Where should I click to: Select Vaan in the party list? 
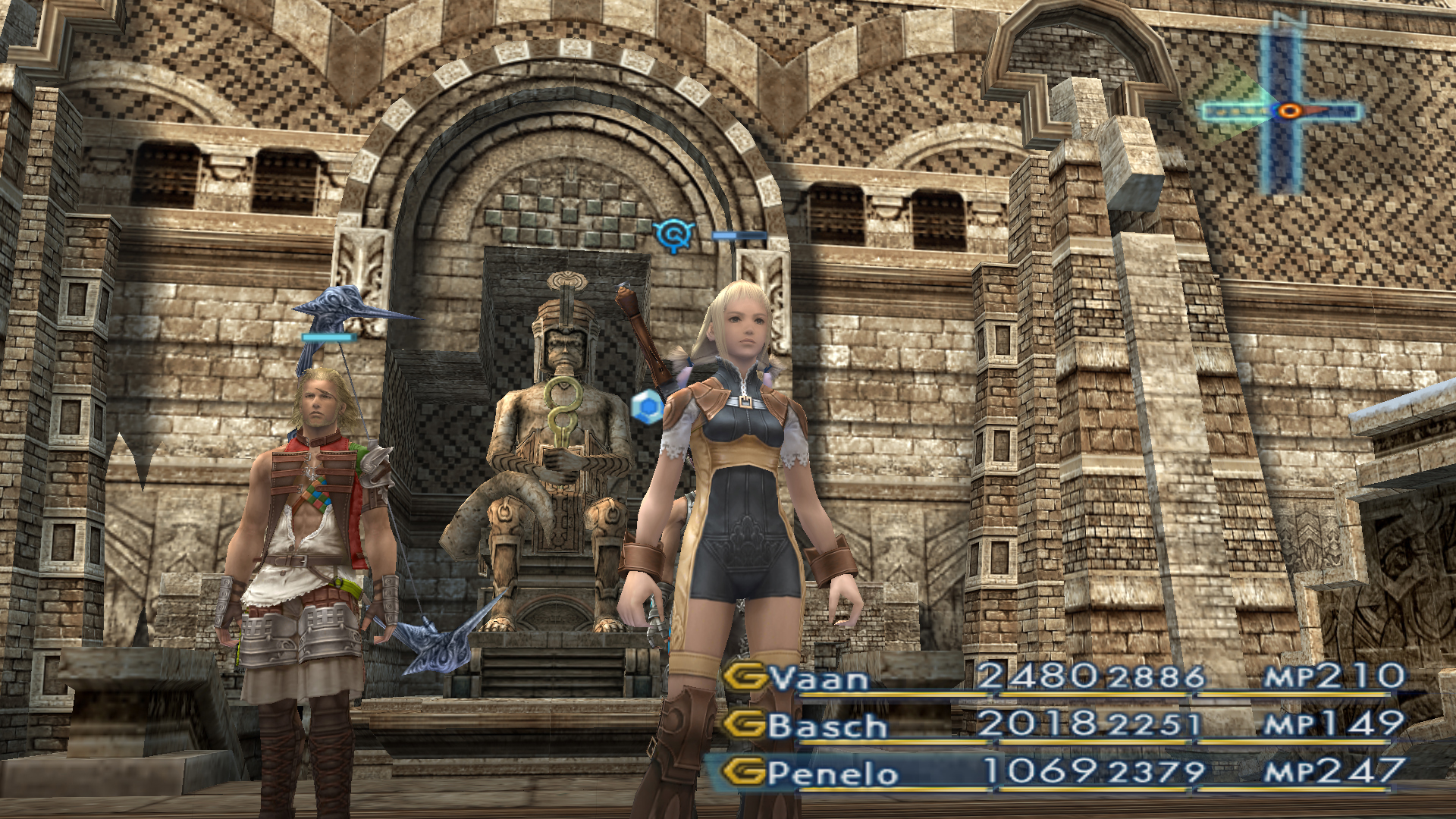(x=819, y=678)
